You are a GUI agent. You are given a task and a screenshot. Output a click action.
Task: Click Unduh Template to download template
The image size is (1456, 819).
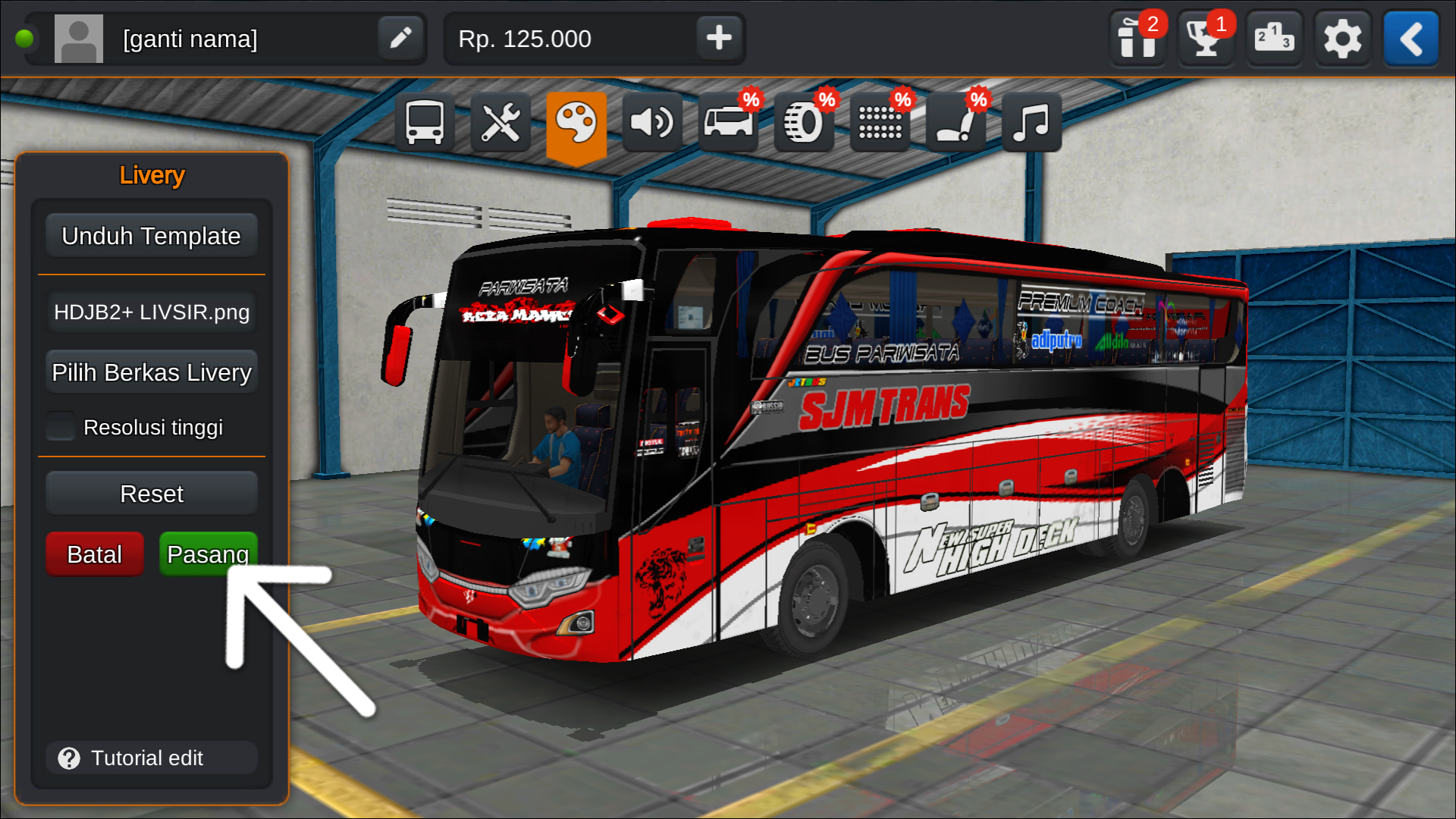(151, 235)
